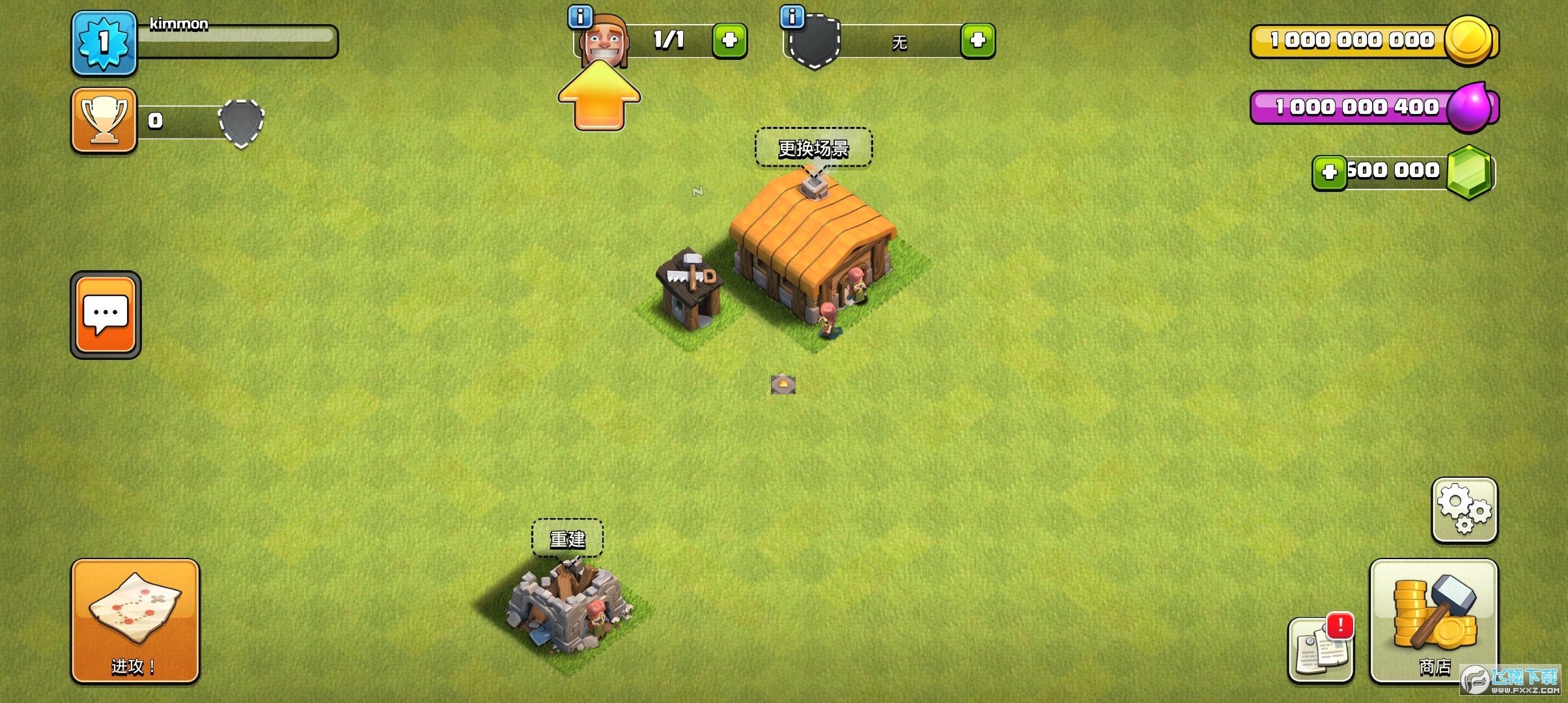
Task: Open the player level 1 badge
Action: pyautogui.click(x=104, y=43)
